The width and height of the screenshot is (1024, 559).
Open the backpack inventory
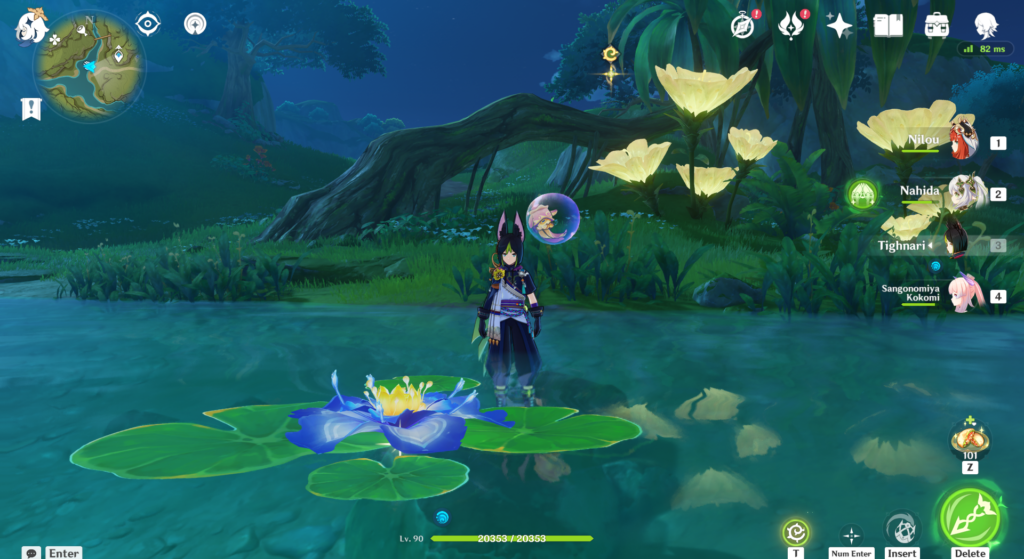coord(937,25)
